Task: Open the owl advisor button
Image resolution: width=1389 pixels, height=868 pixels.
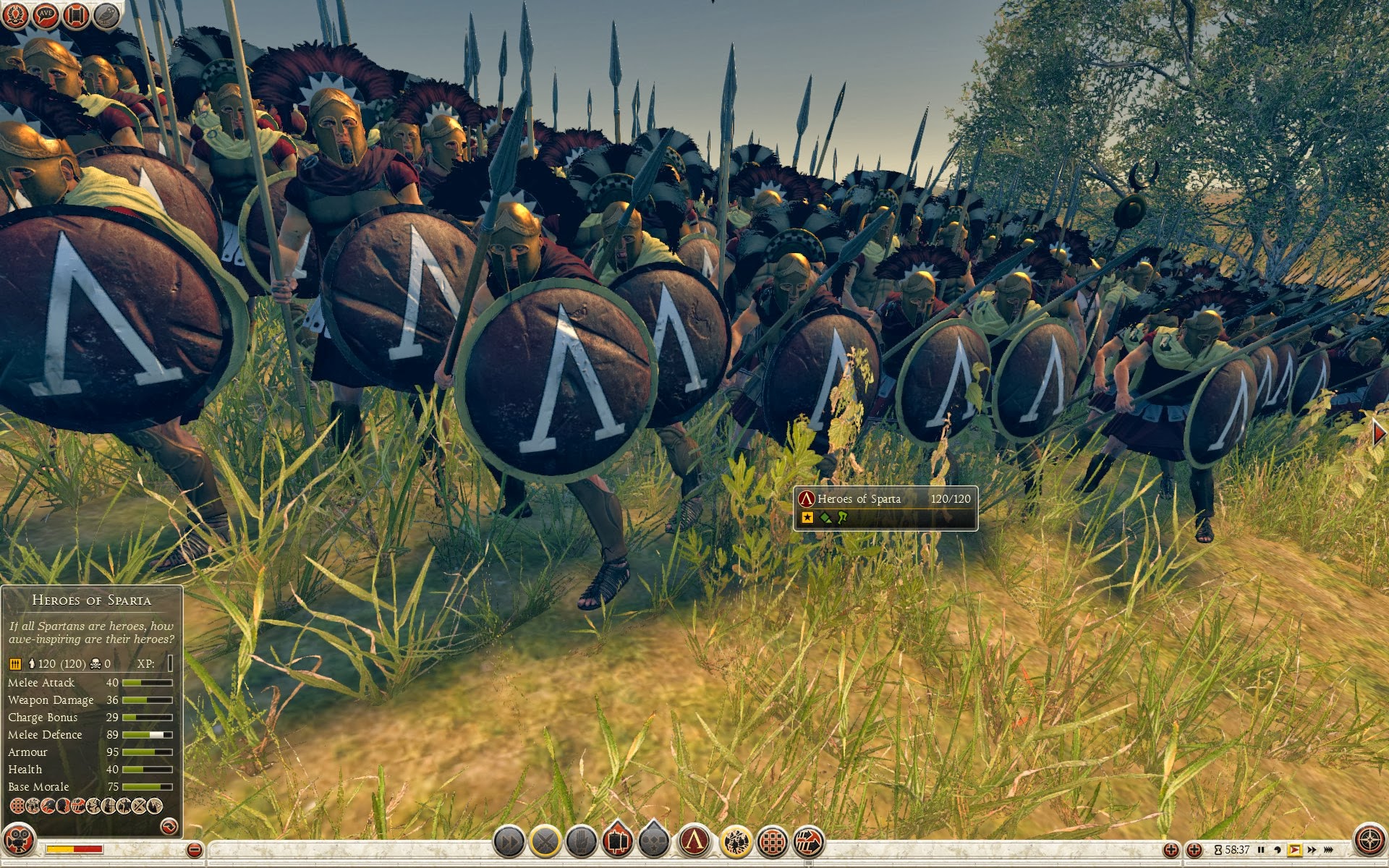Action: (x=106, y=15)
